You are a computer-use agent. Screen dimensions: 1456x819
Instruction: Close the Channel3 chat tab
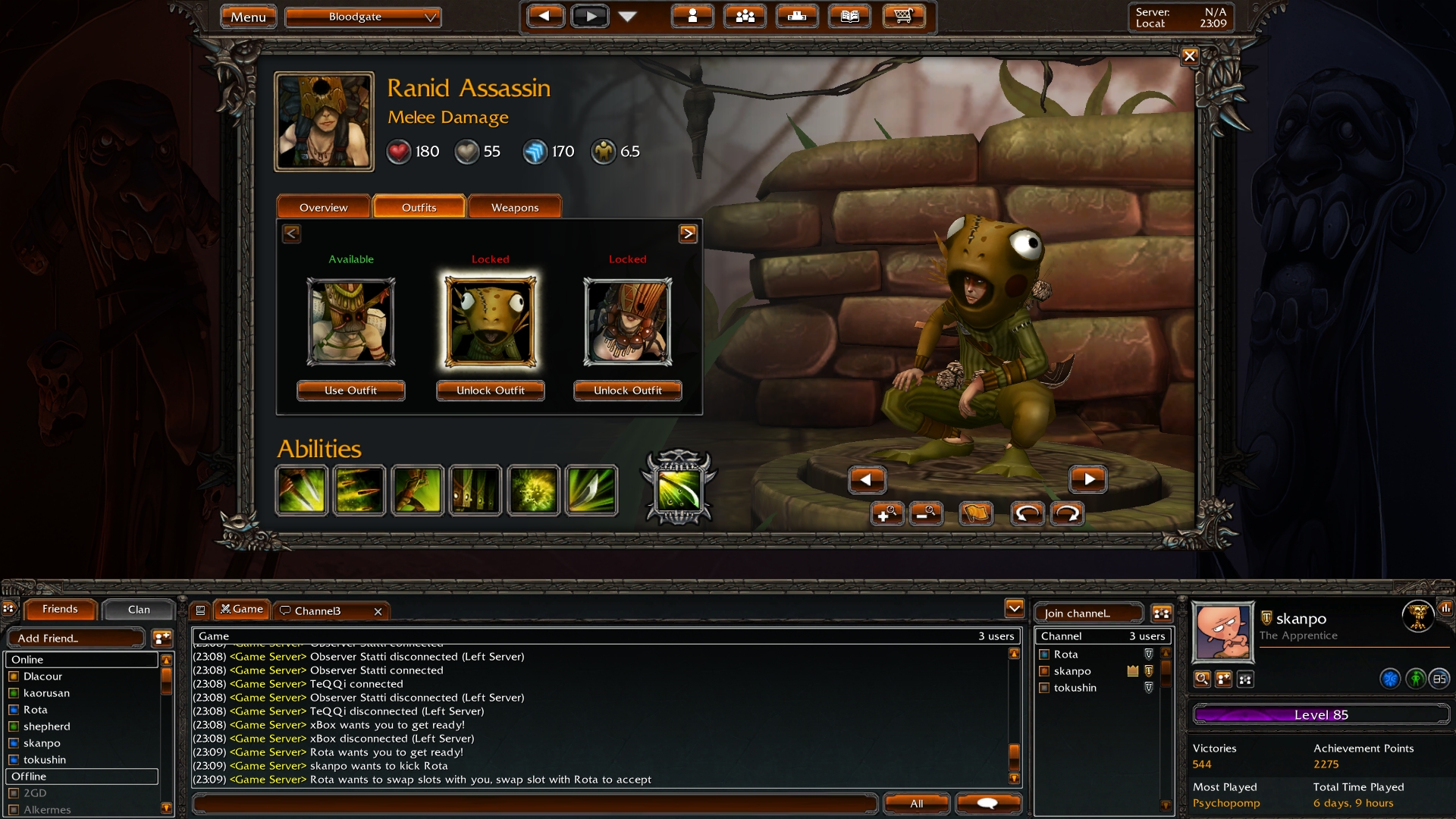378,611
